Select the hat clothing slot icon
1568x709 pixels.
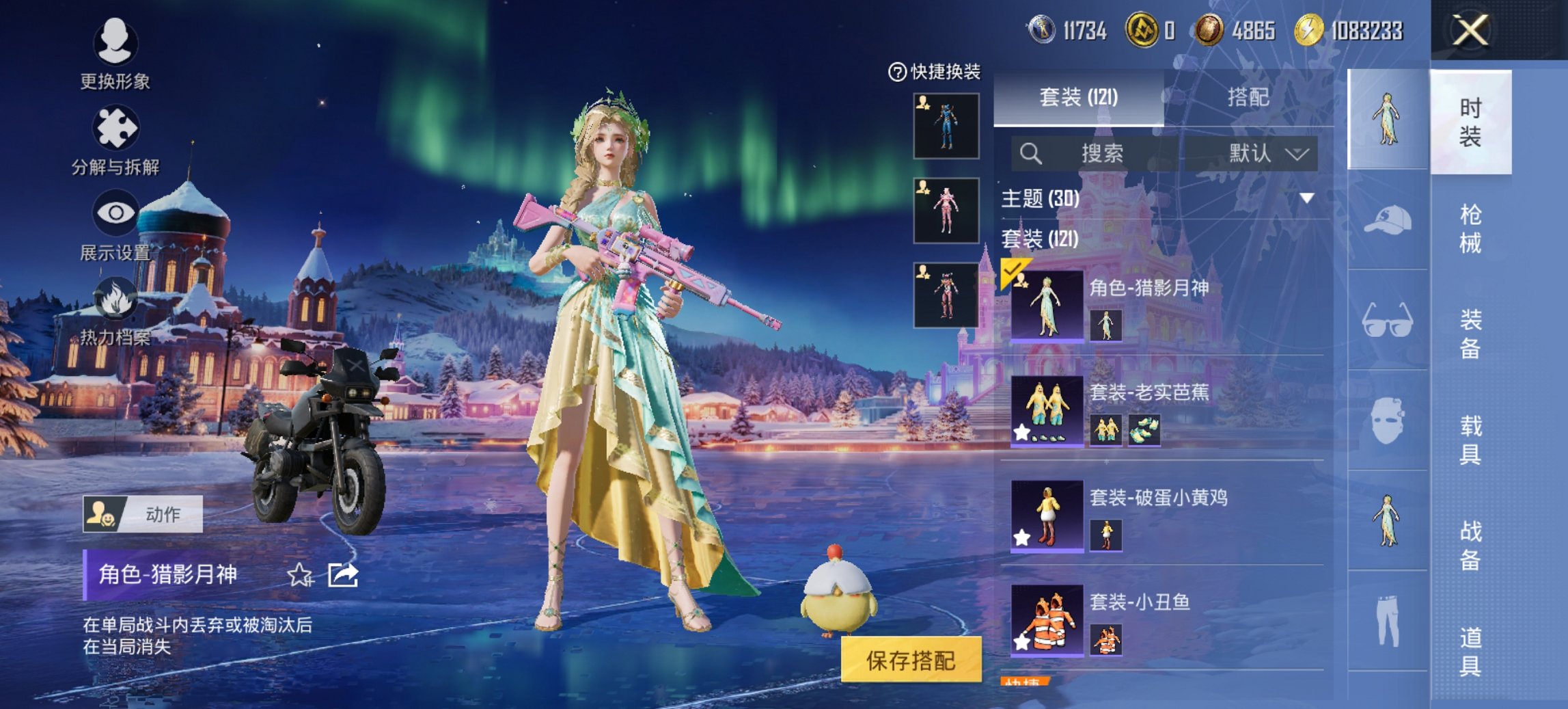point(1388,220)
